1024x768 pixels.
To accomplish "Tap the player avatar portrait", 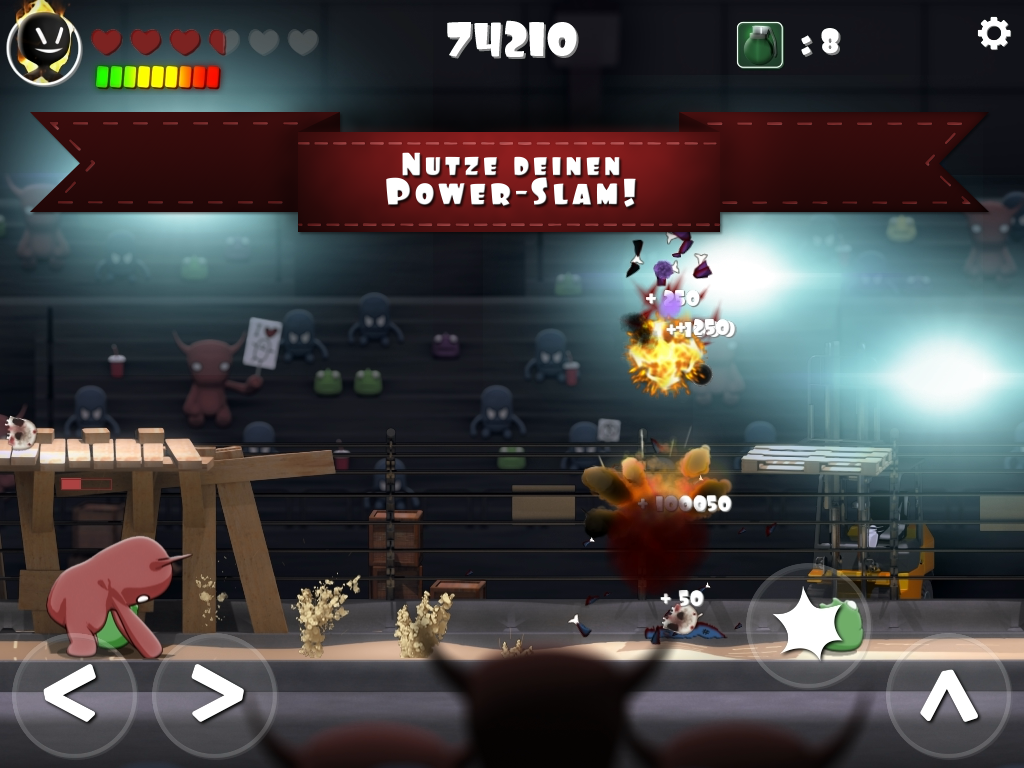I will (x=44, y=45).
